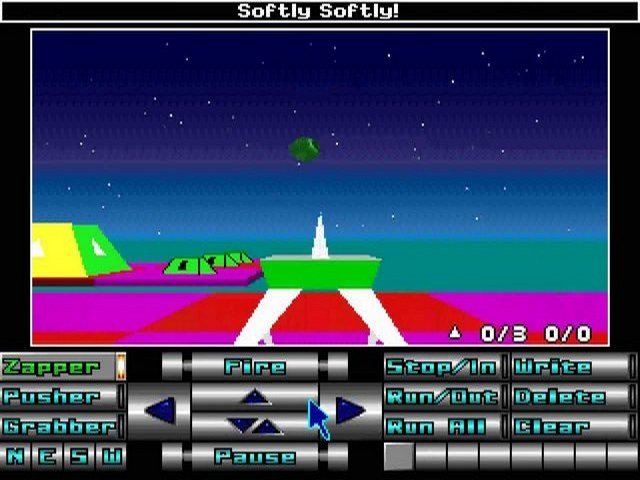This screenshot has height=480, width=640.
Task: Turn right with the right arrow
Action: tap(350, 410)
